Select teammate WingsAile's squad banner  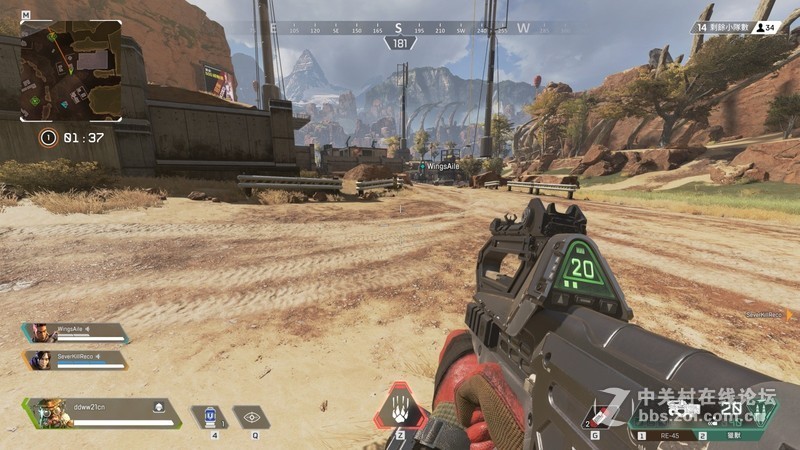(x=76, y=332)
